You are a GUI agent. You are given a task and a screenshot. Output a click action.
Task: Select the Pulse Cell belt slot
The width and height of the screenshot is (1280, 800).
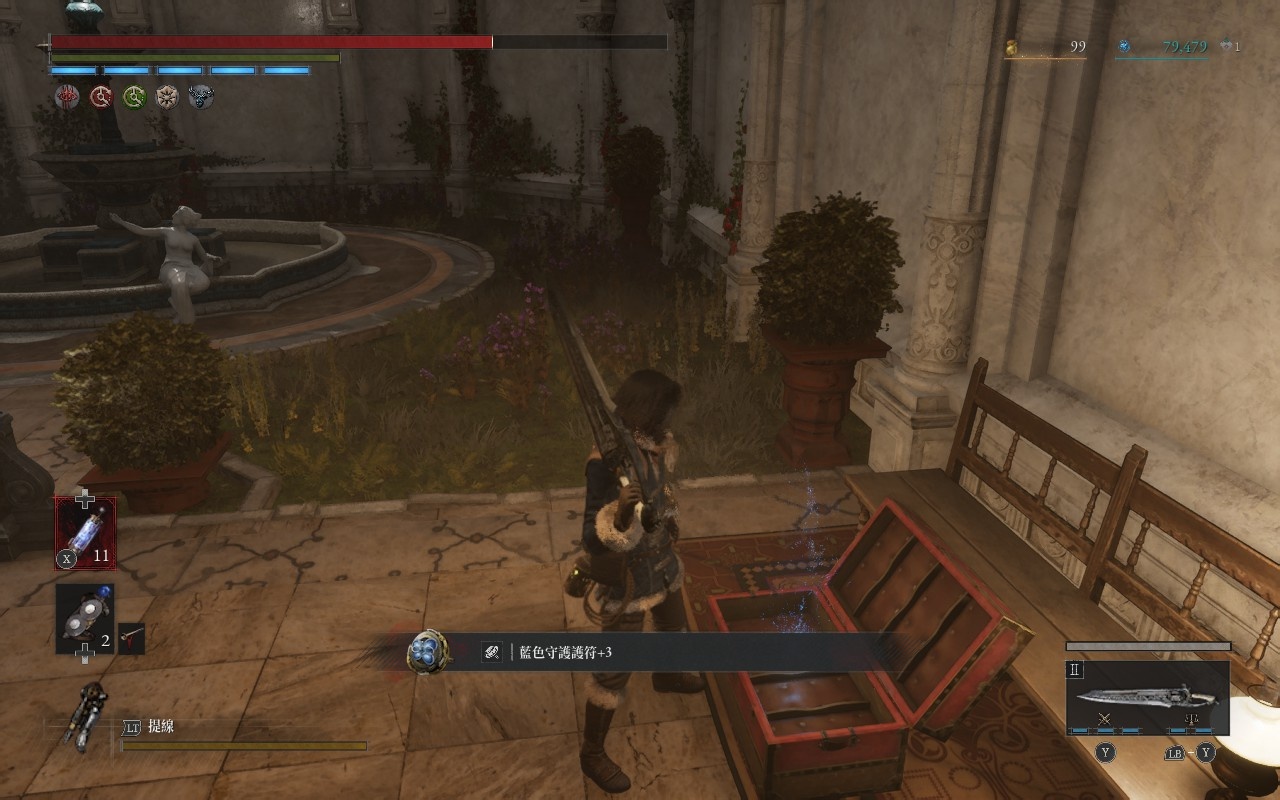(x=85, y=533)
